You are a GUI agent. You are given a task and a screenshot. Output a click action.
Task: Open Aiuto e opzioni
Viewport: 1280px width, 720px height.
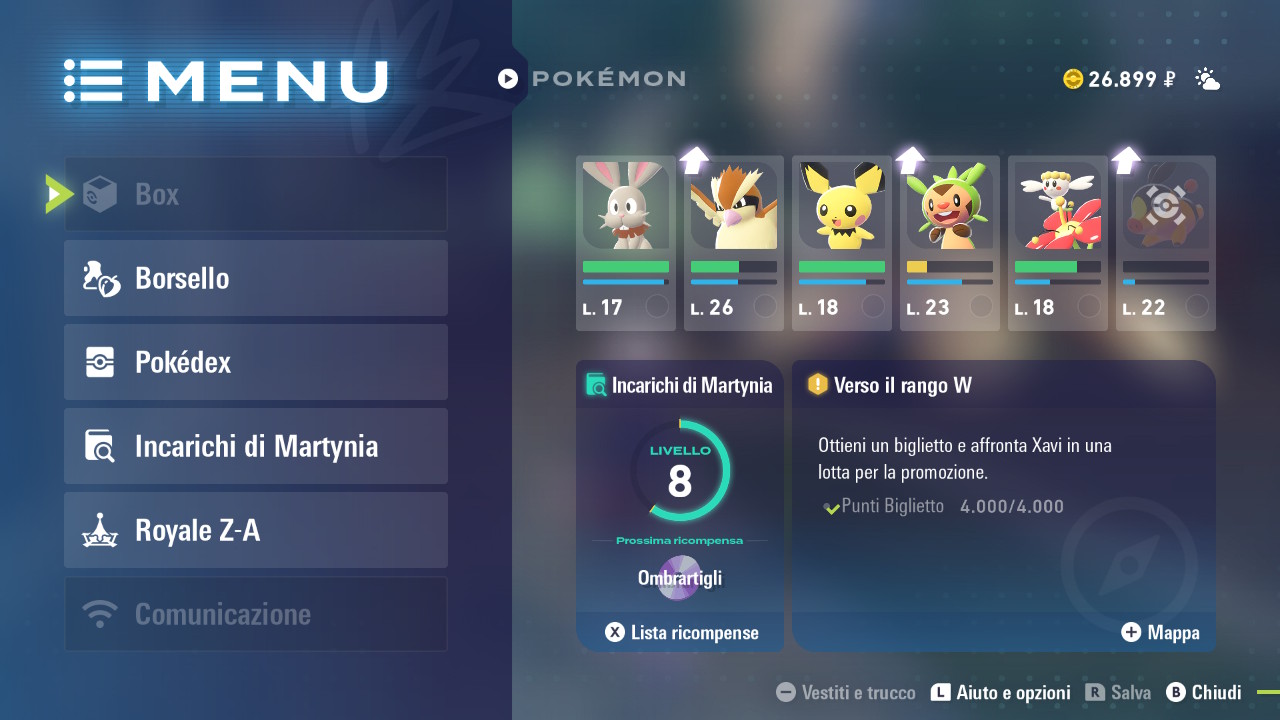click(1001, 692)
